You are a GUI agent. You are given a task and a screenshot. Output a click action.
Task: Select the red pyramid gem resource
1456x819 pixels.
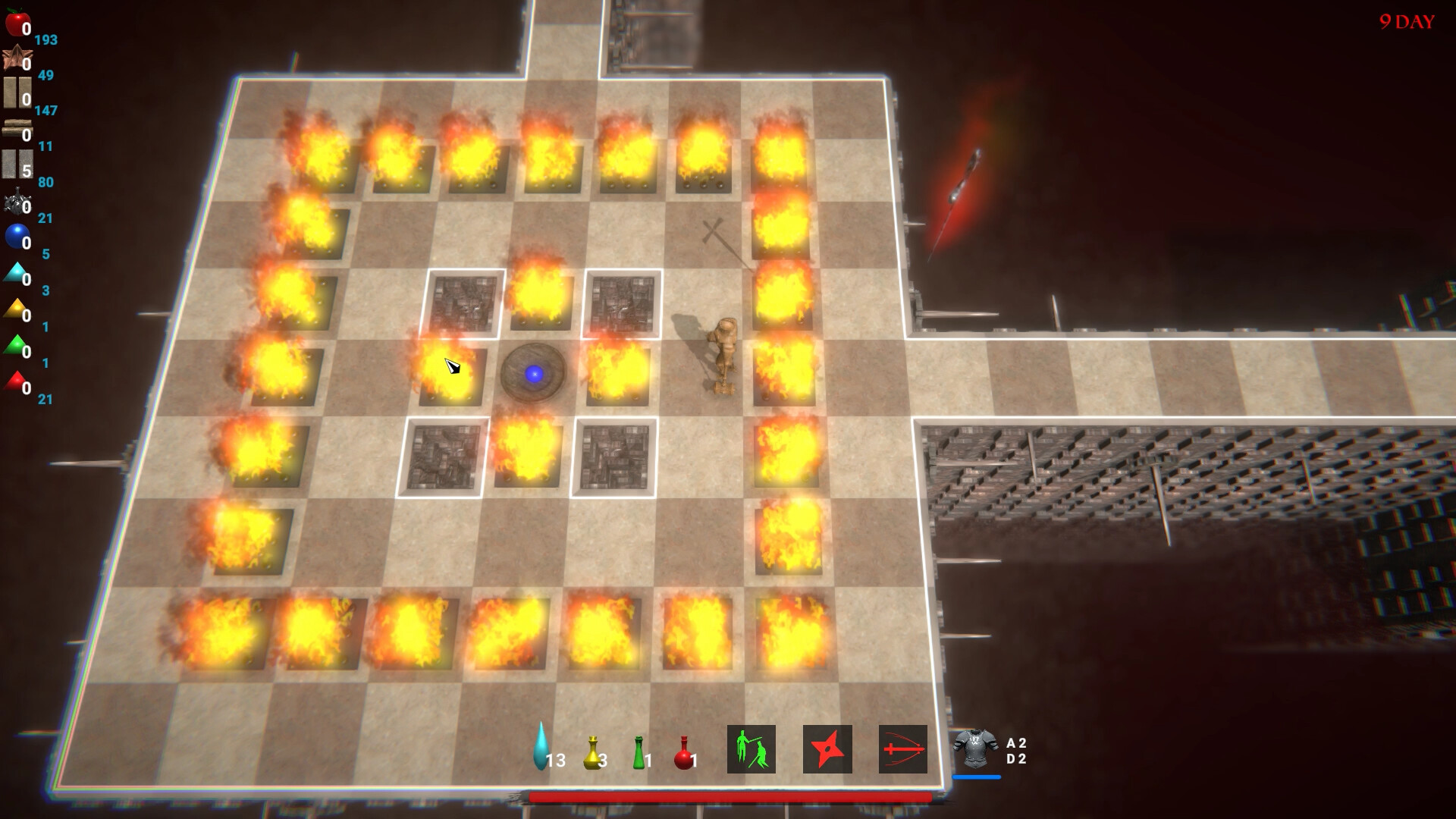[x=15, y=382]
